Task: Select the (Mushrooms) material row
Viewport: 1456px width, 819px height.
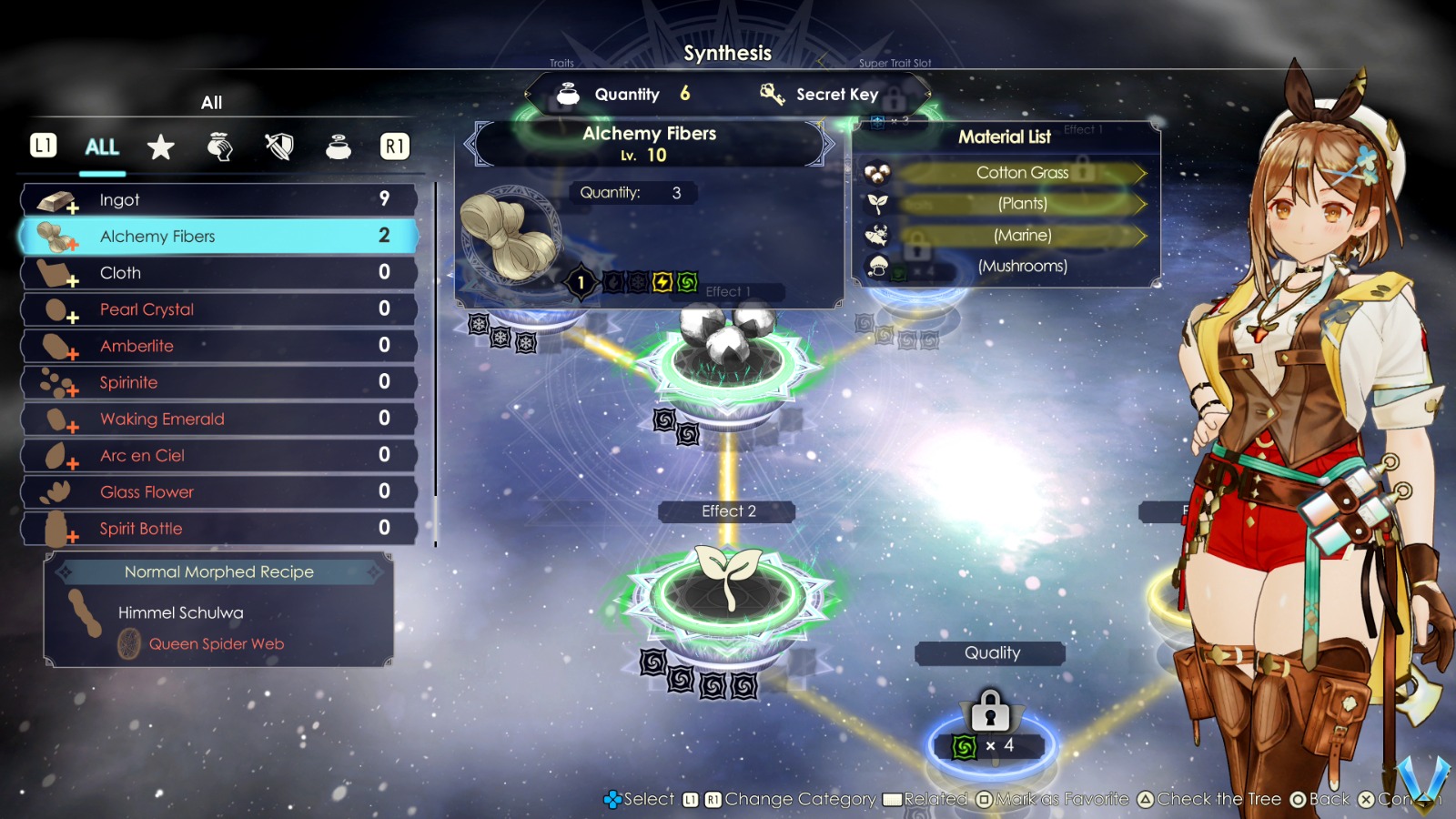Action: pos(1021,267)
